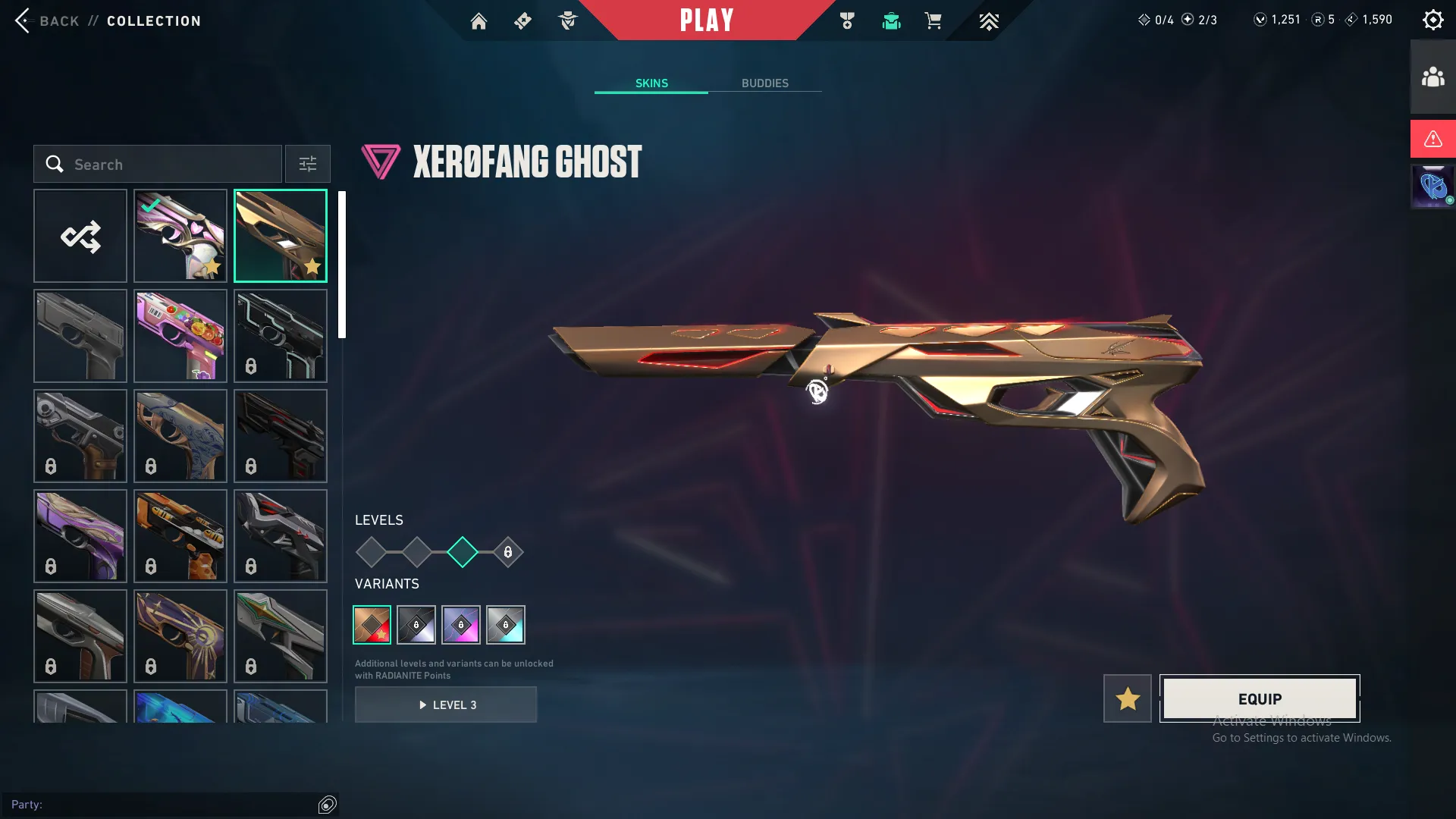Open the filter icon beside the search bar
Viewport: 1456px width, 819px height.
307,164
